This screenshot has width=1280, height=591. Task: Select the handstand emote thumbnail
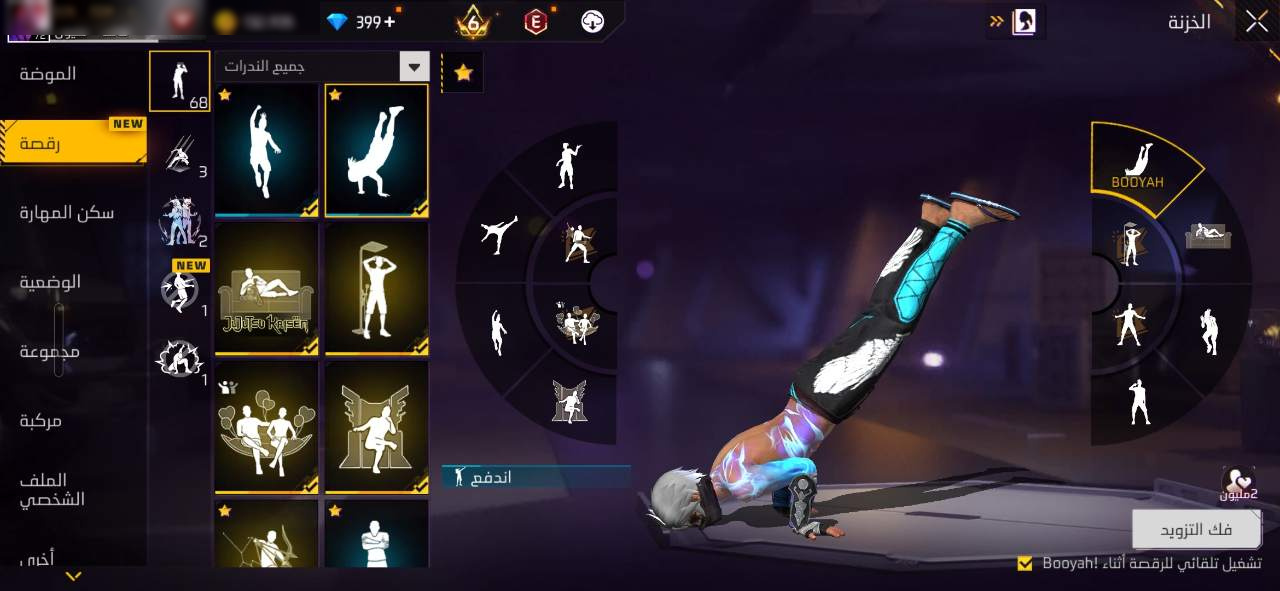tap(376, 150)
